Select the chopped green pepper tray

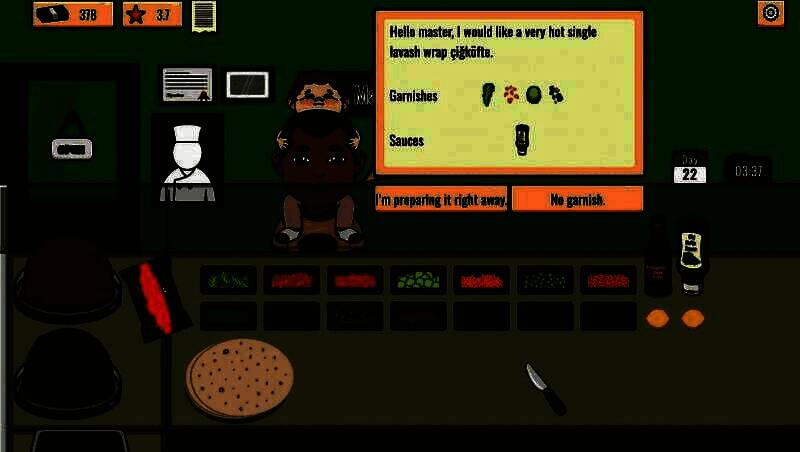coord(418,280)
